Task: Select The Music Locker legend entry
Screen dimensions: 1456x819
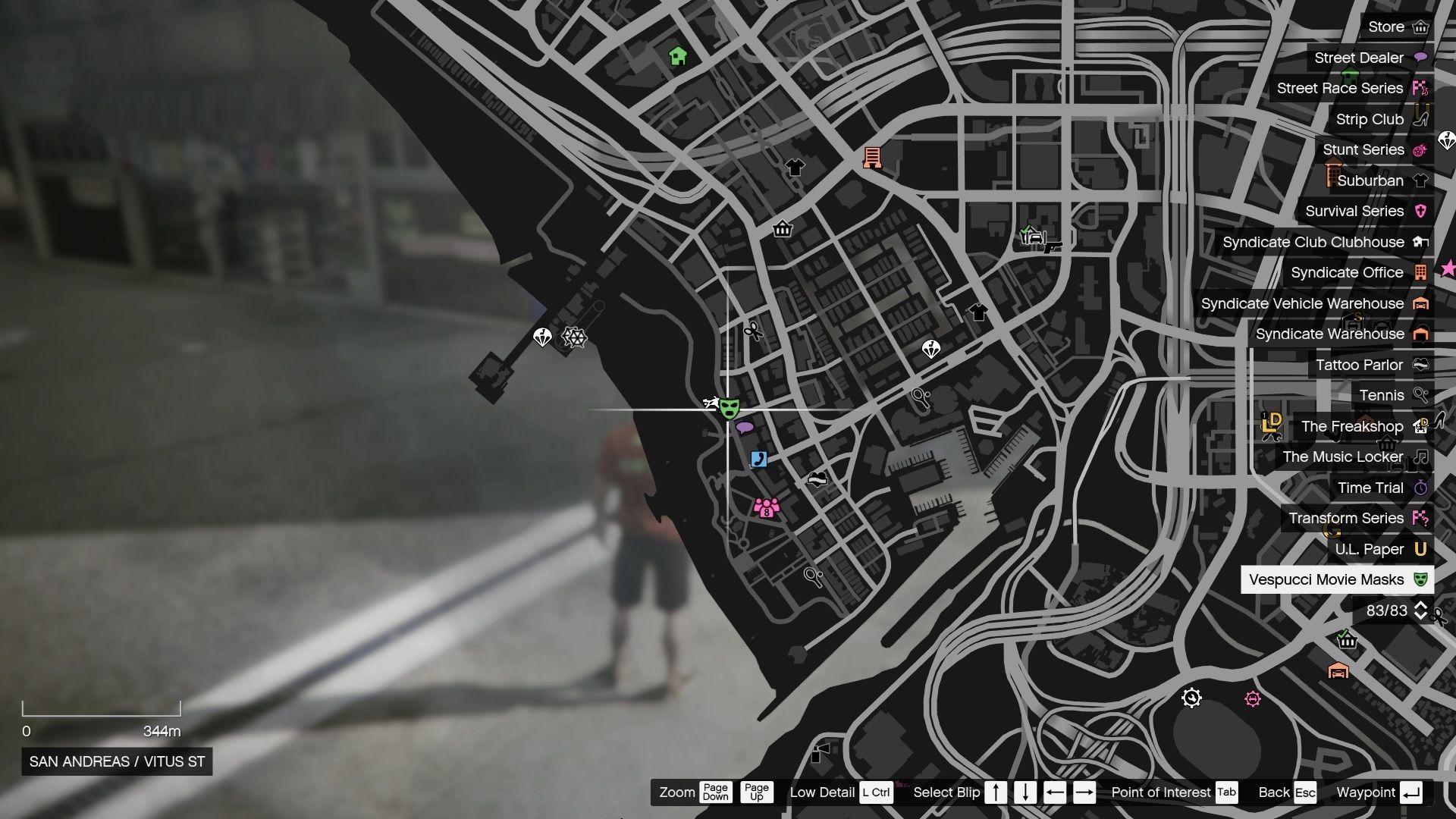Action: tap(1354, 457)
